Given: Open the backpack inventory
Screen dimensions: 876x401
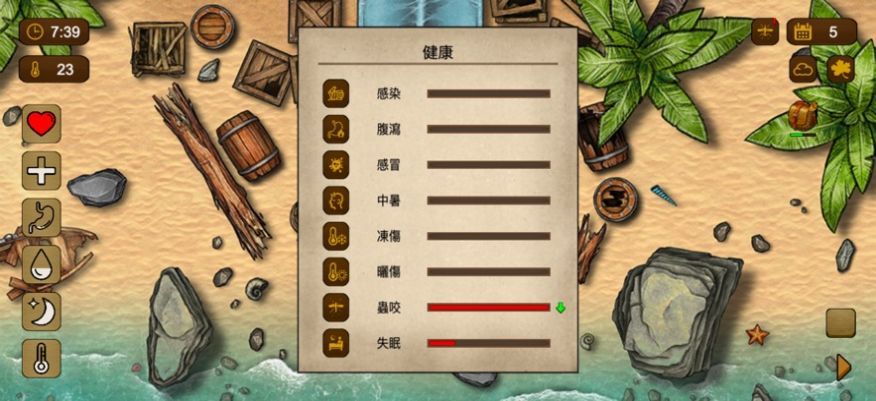Looking at the screenshot, I should click(802, 116).
